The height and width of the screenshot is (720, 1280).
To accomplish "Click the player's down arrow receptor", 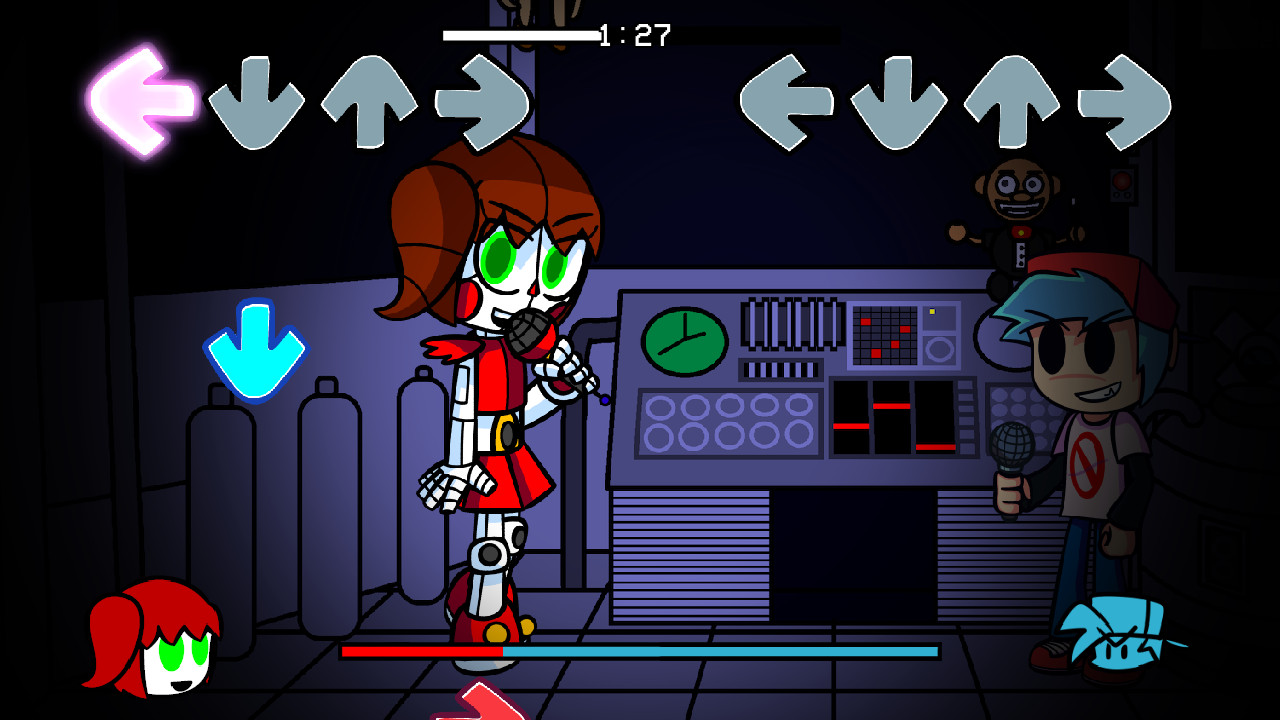I will (x=900, y=100).
